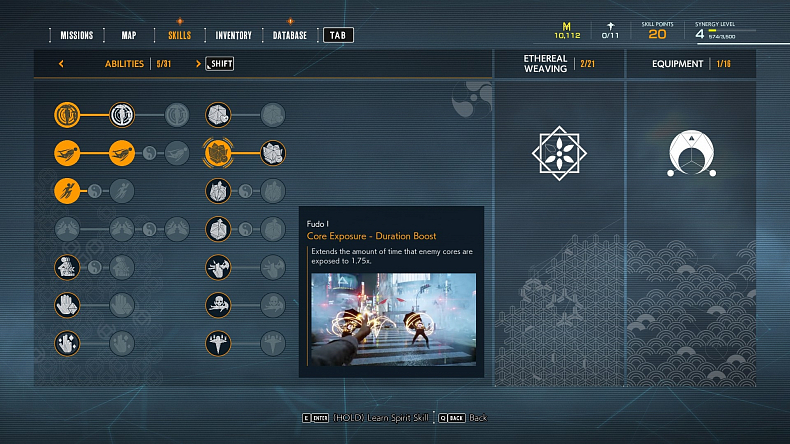
Task: Select the glowing hand skill node
Action: pos(67,343)
